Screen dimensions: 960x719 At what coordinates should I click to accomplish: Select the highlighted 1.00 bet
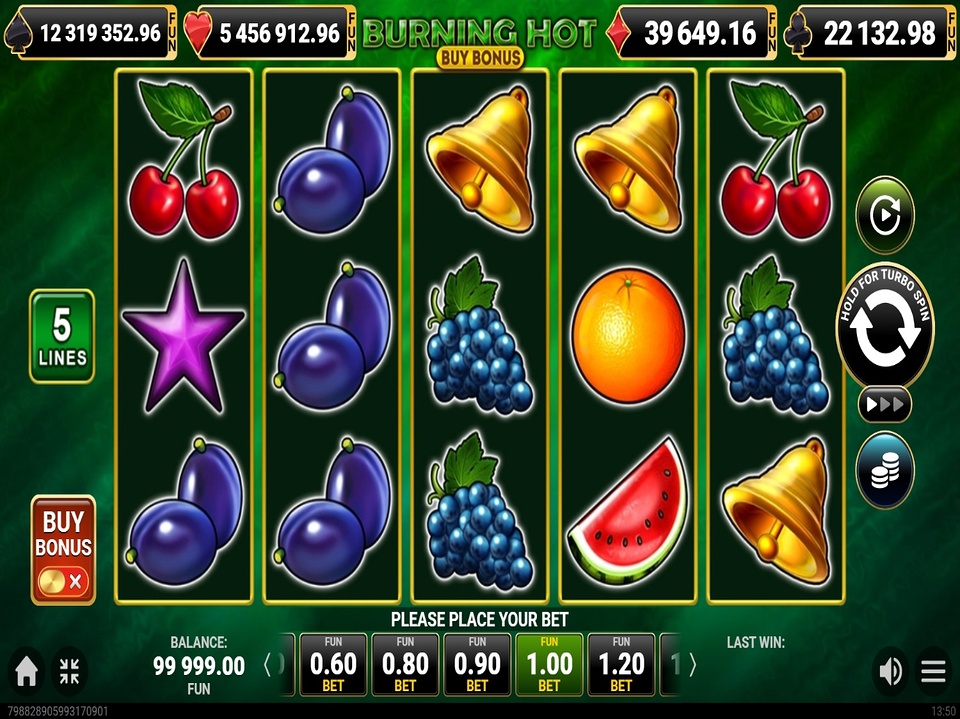coord(549,664)
